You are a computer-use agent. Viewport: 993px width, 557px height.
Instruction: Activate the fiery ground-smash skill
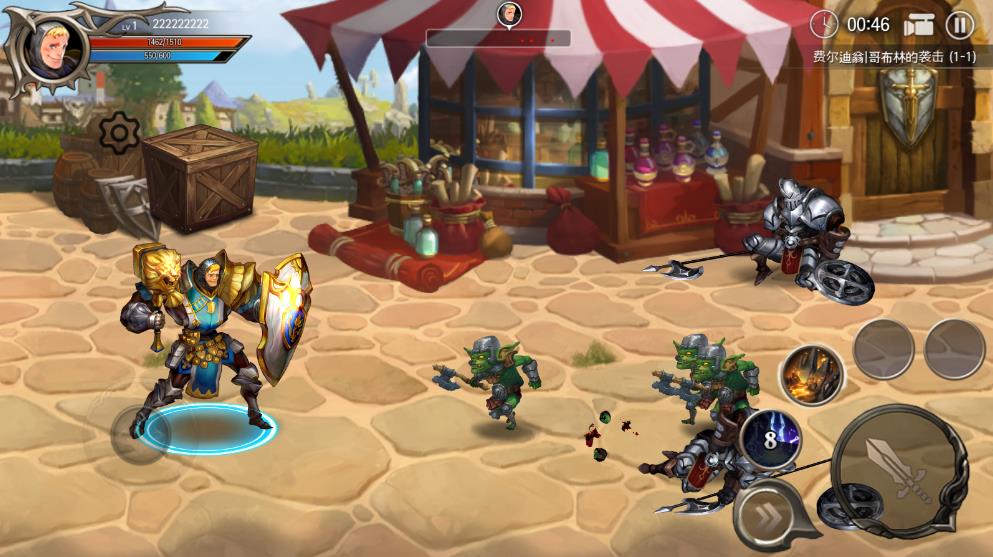click(x=811, y=376)
